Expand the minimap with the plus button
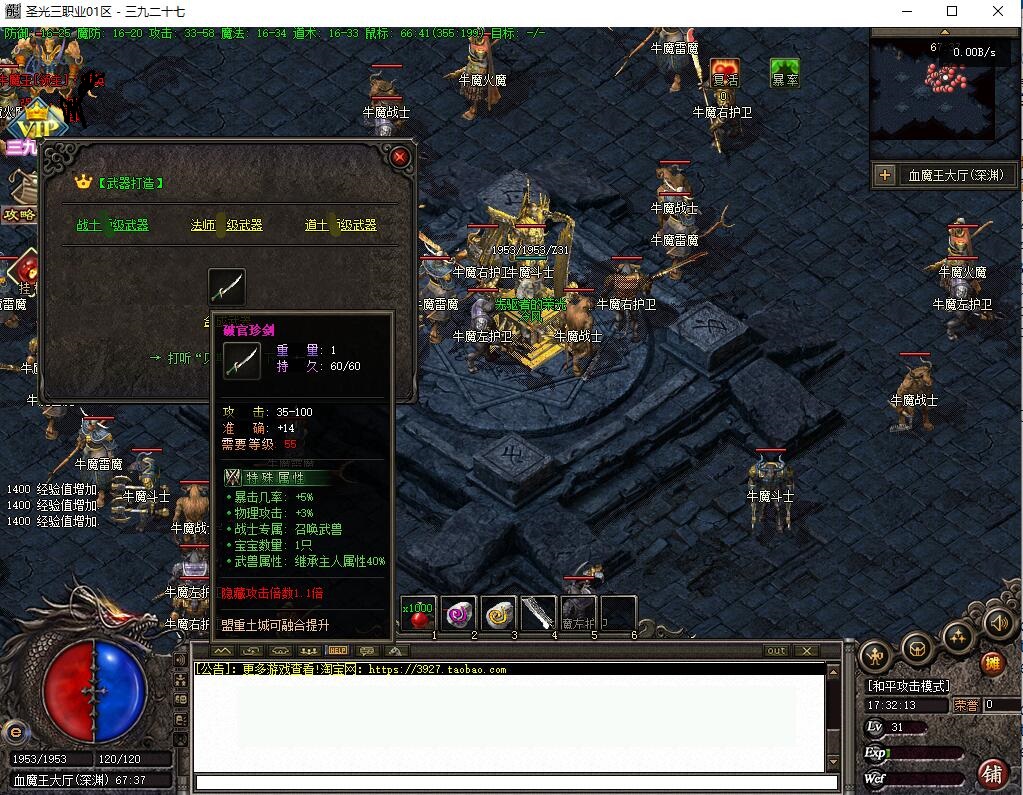1023x795 pixels. (884, 176)
